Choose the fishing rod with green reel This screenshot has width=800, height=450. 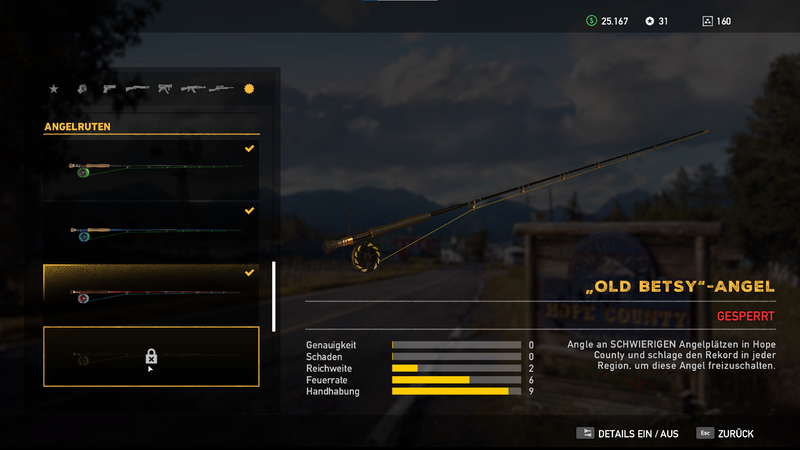coord(151,168)
